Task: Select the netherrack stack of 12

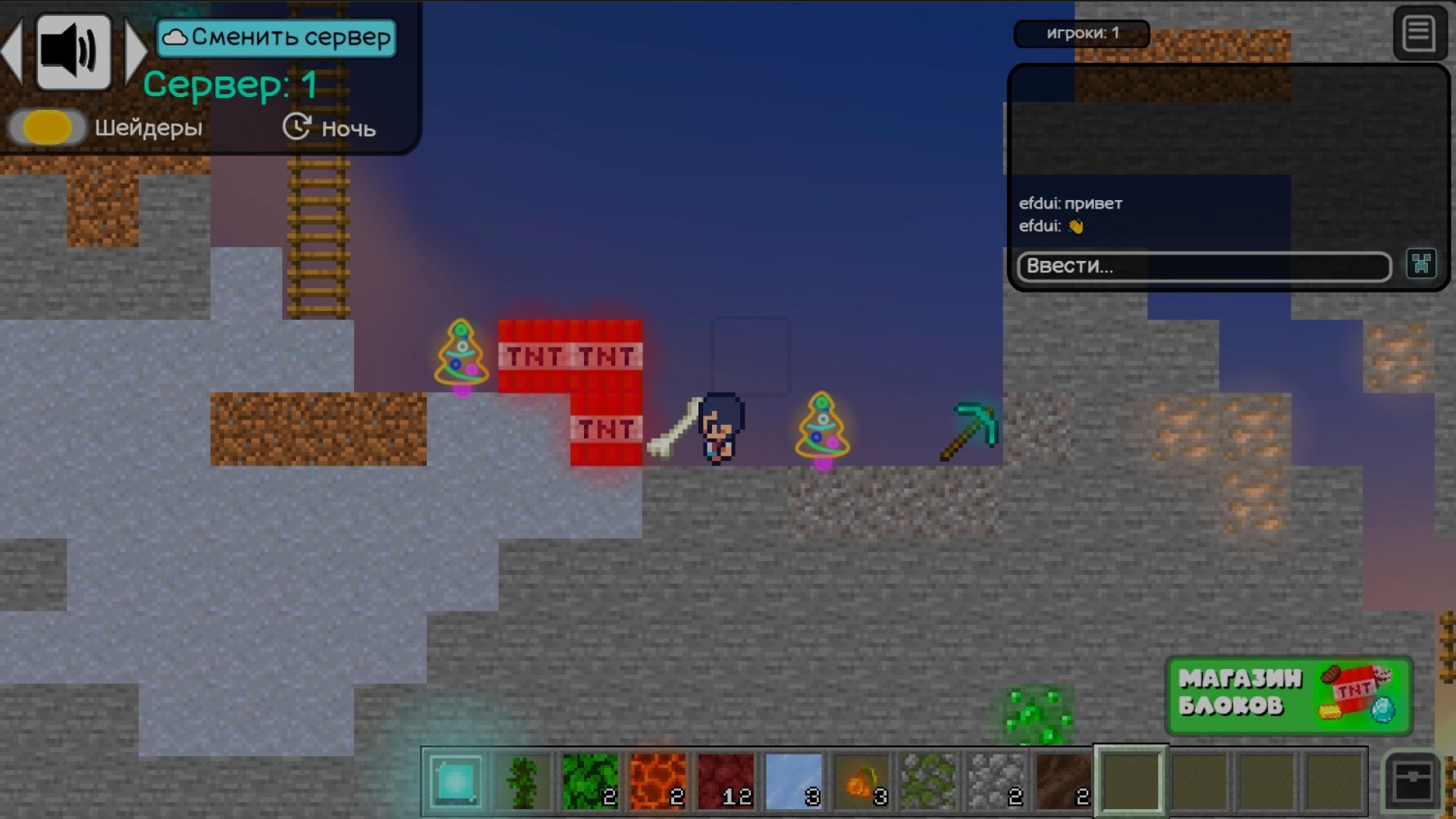Action: [726, 780]
